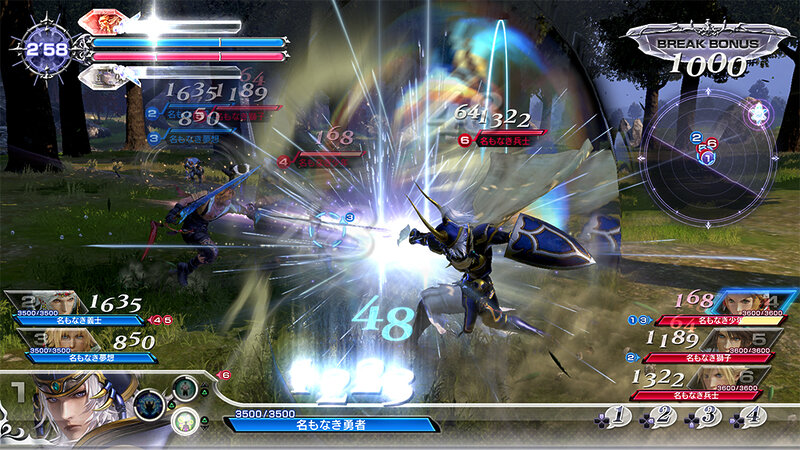Screen dimensions: 800x450
Task: Click the red summon icon beside the timer
Action: (102, 21)
